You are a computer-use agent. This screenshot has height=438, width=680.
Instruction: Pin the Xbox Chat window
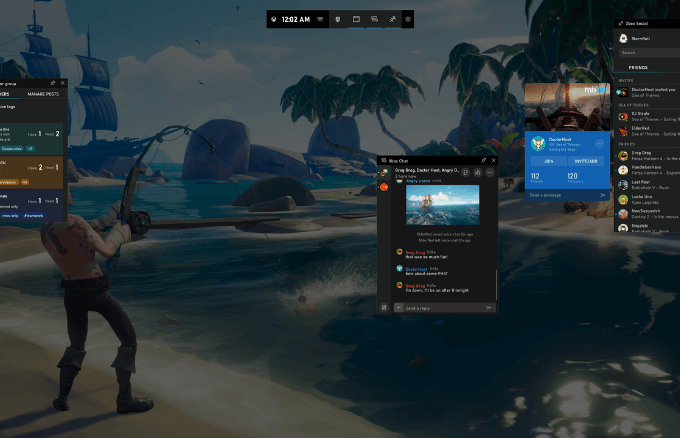pyautogui.click(x=483, y=160)
